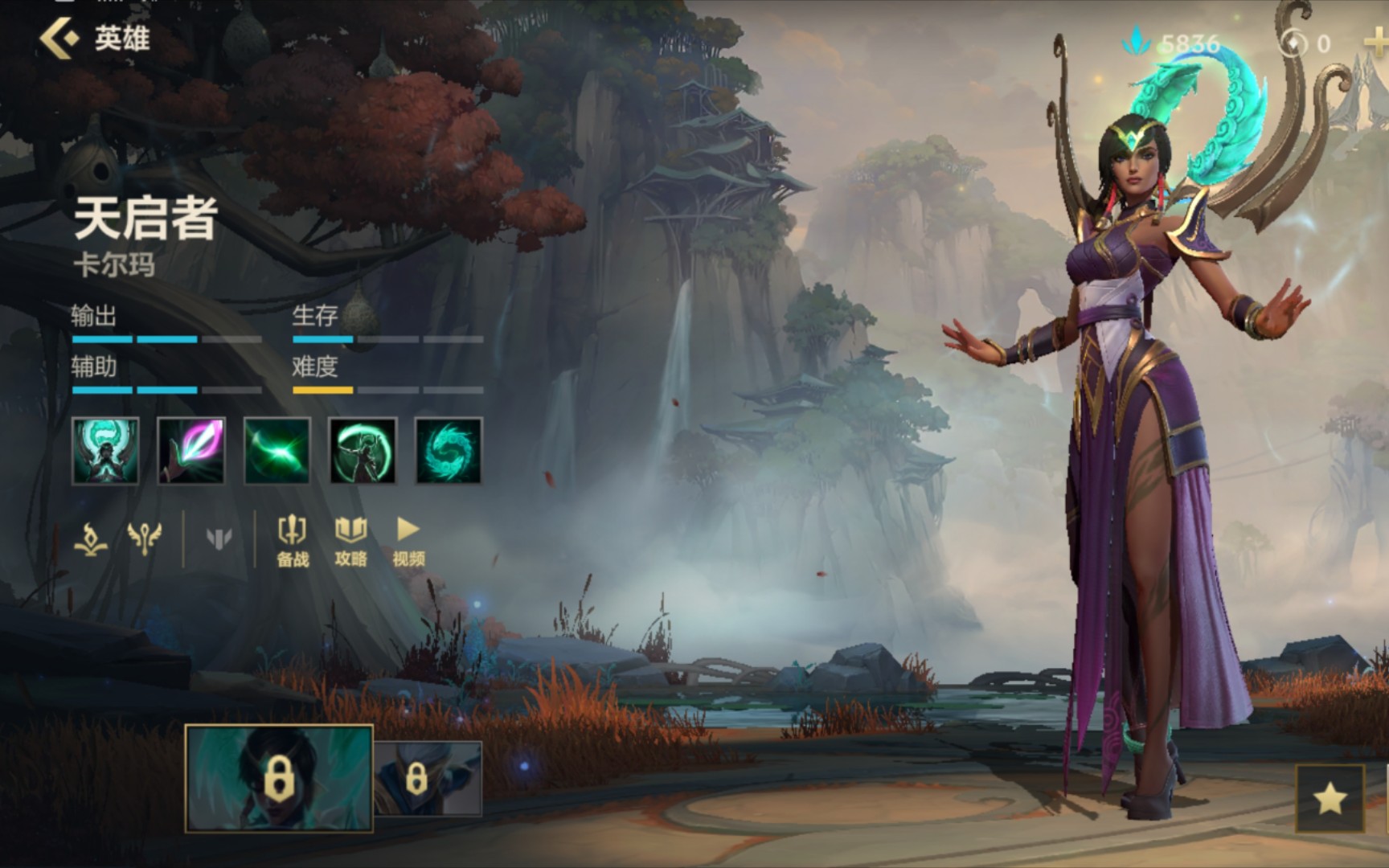Select Karma's passive ability icon

point(105,451)
